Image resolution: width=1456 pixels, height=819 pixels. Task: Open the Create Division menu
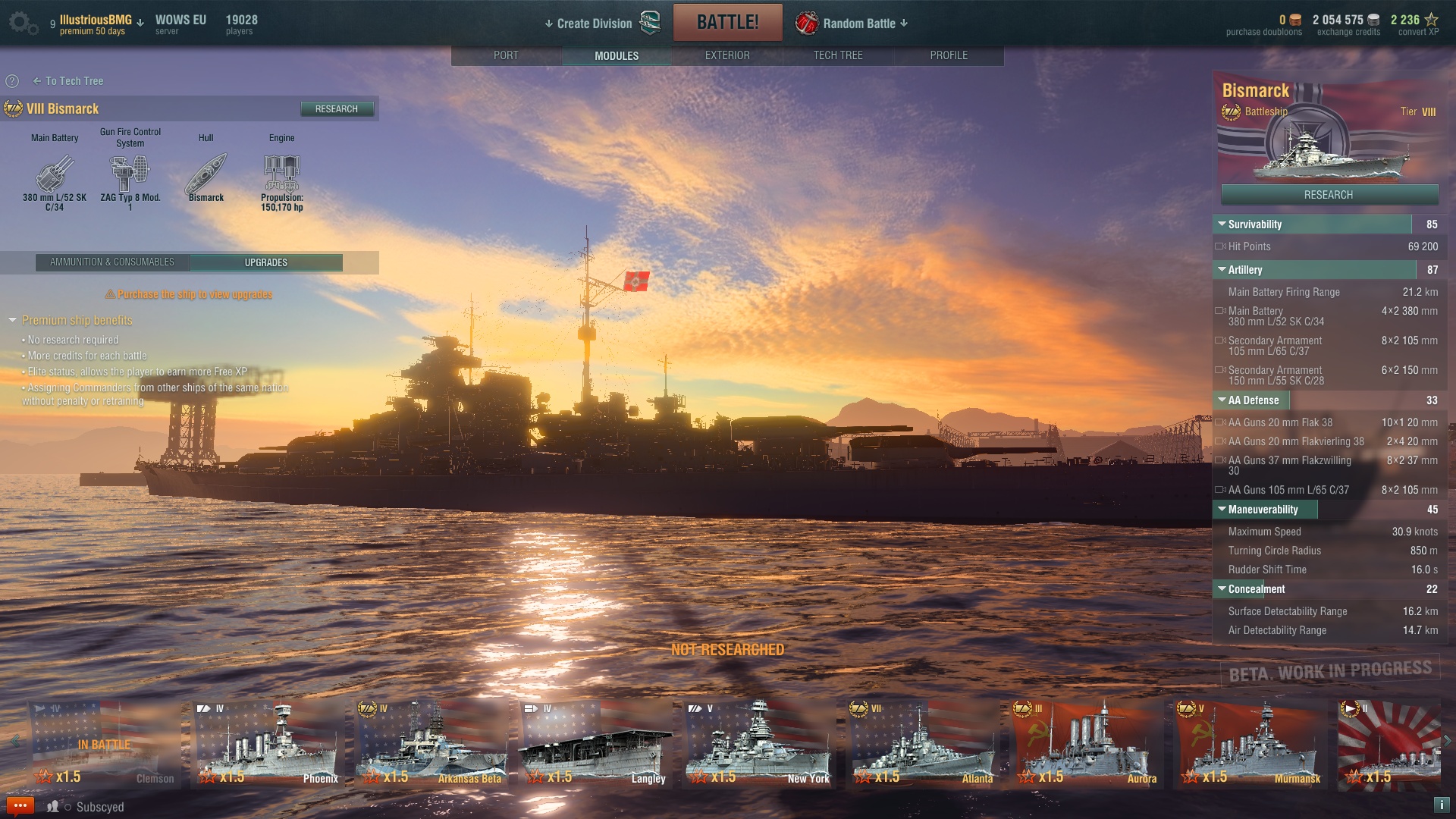(594, 24)
